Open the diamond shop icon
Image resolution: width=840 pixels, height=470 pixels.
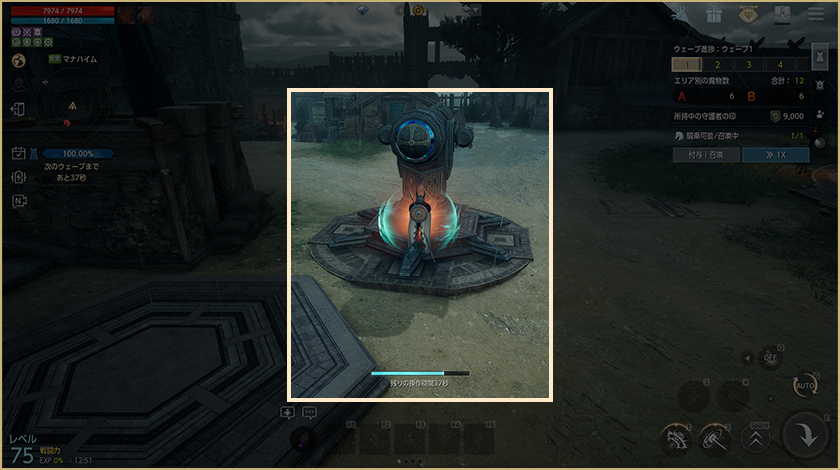[747, 15]
